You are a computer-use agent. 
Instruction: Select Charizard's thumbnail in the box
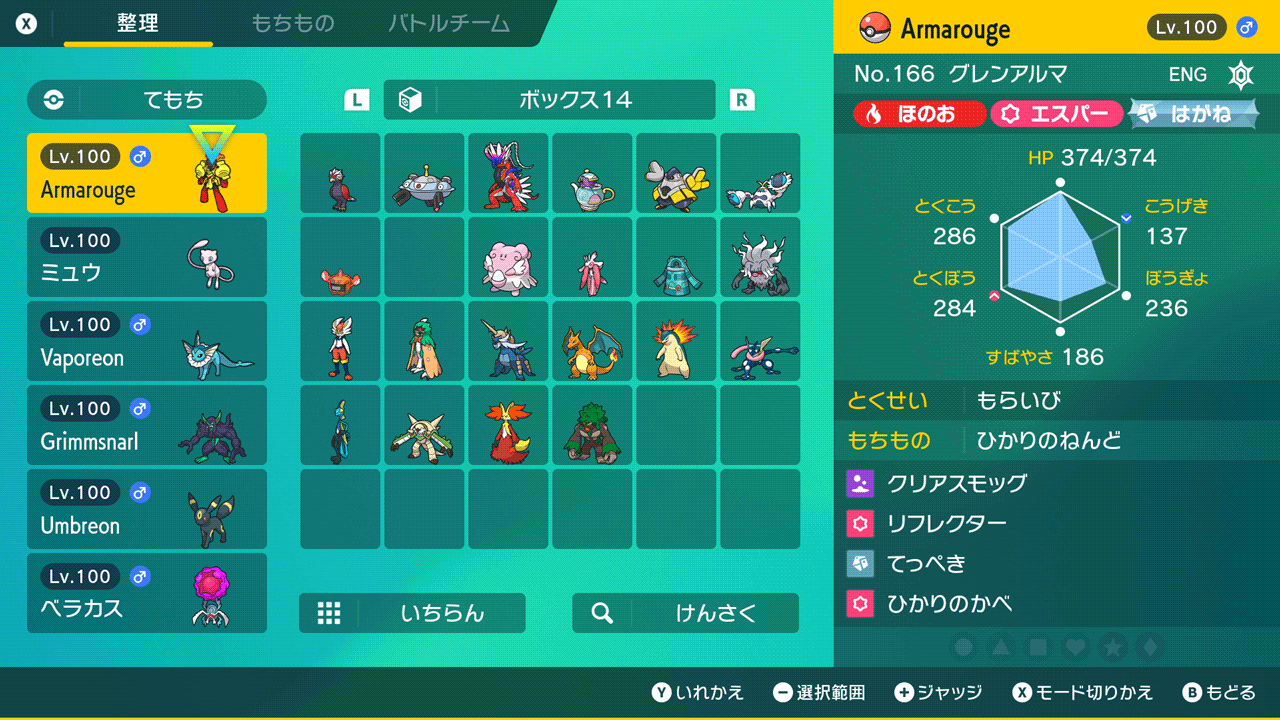(592, 345)
